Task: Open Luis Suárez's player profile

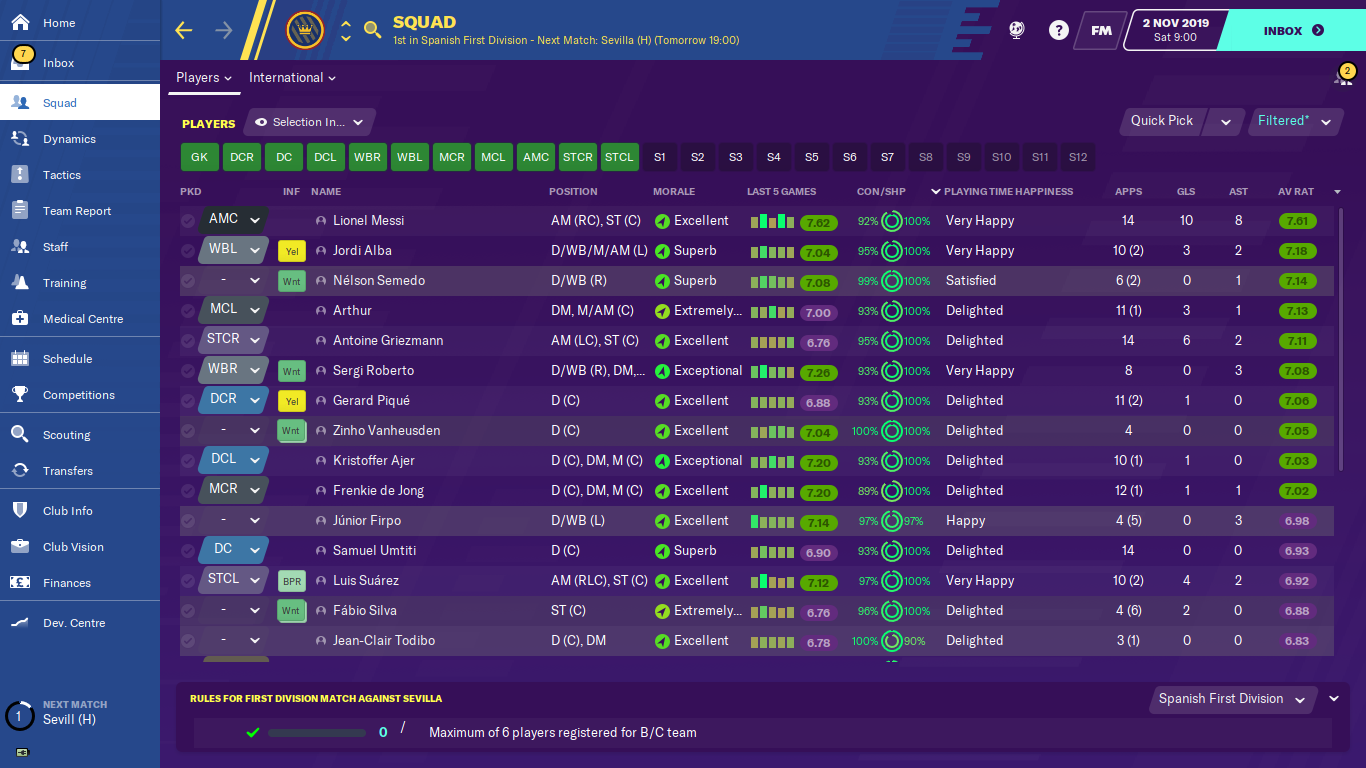Action: (366, 580)
